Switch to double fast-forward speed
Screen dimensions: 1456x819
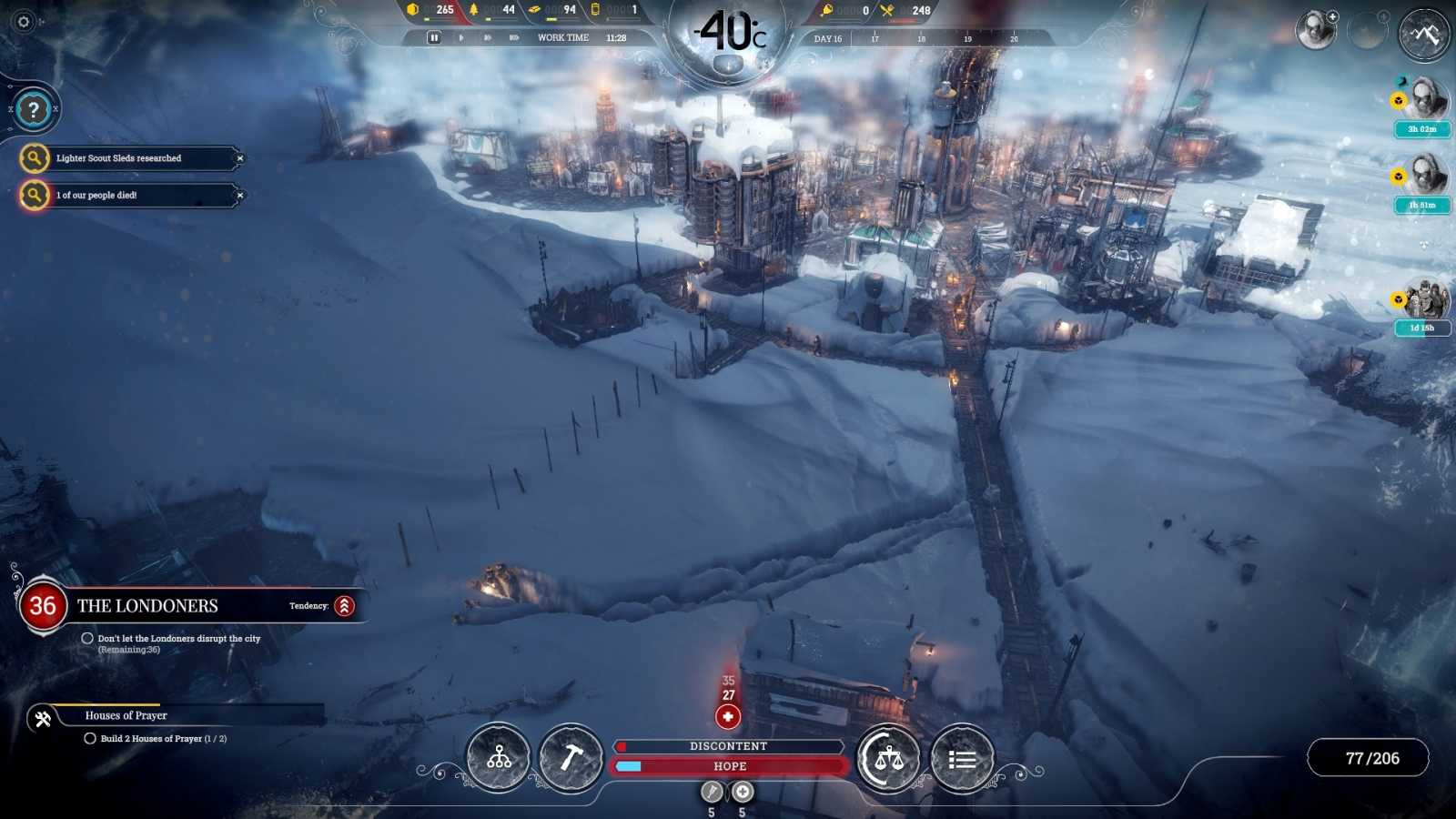488,37
